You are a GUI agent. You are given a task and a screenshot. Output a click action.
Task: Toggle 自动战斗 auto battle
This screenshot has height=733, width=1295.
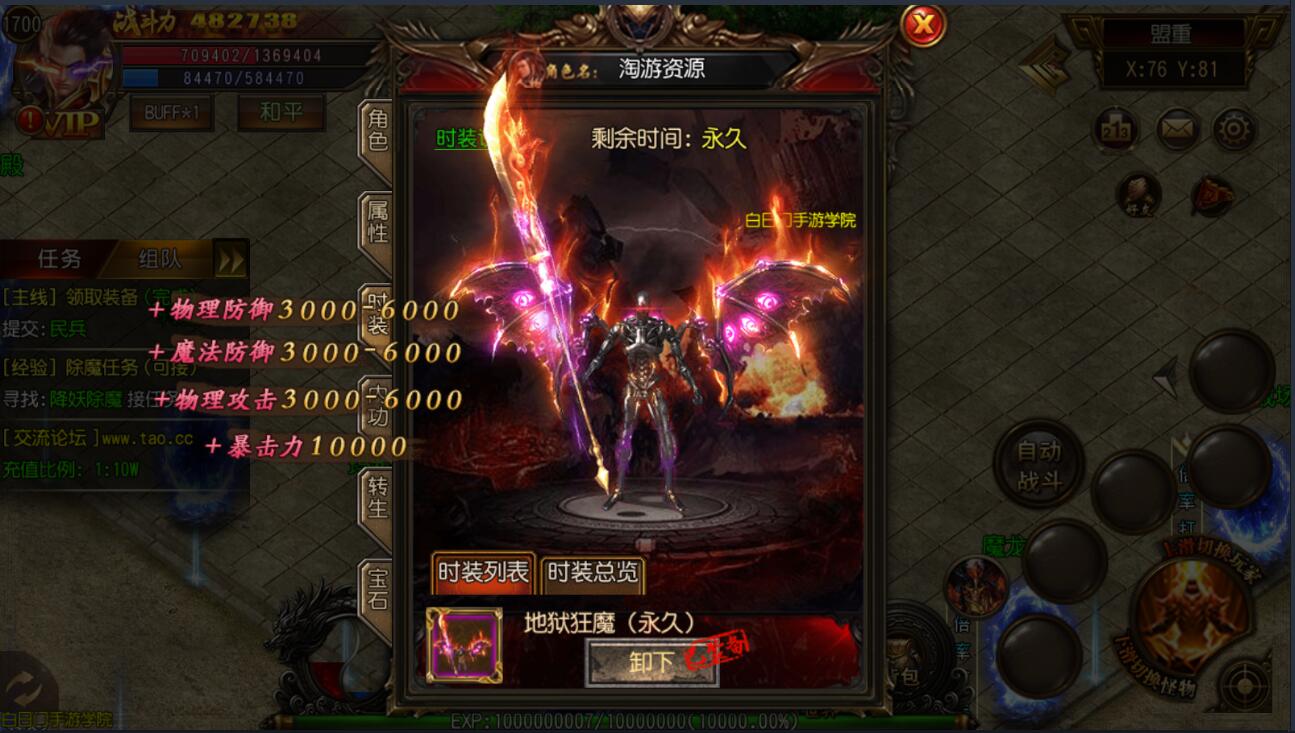pos(1039,466)
